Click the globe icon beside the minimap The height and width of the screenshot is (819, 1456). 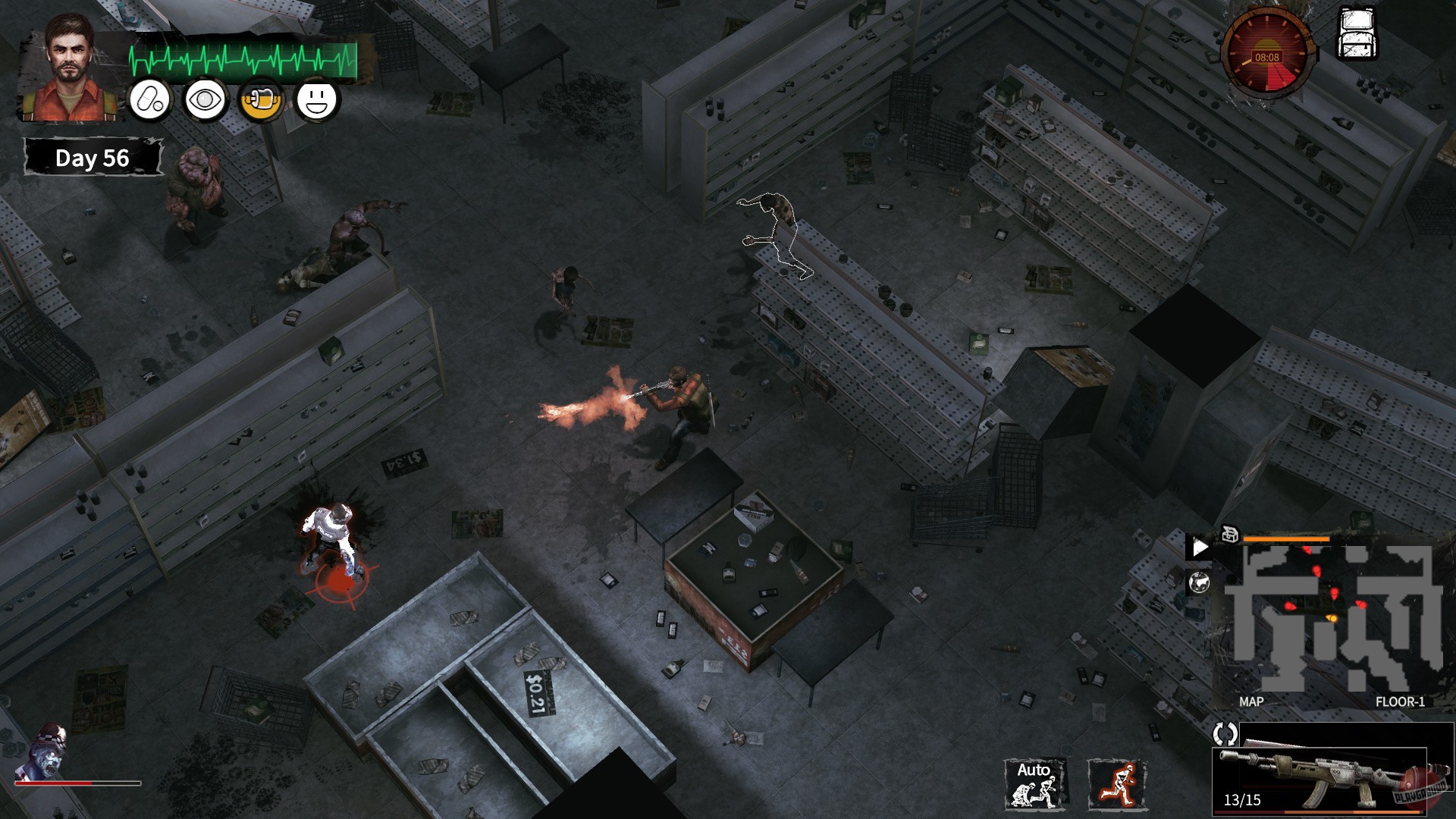(x=1200, y=582)
